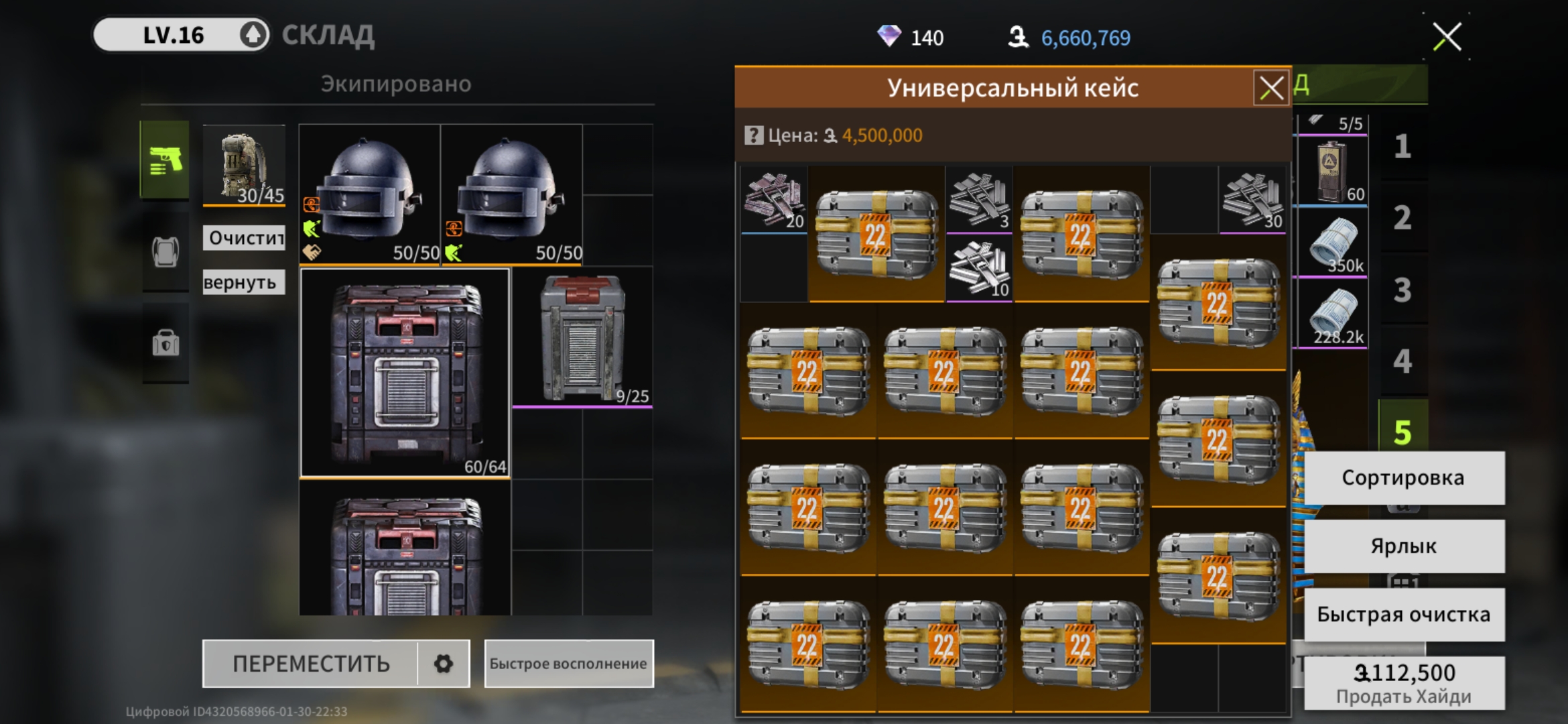Switch to storage page 3
This screenshot has height=724, width=1568.
[1402, 290]
